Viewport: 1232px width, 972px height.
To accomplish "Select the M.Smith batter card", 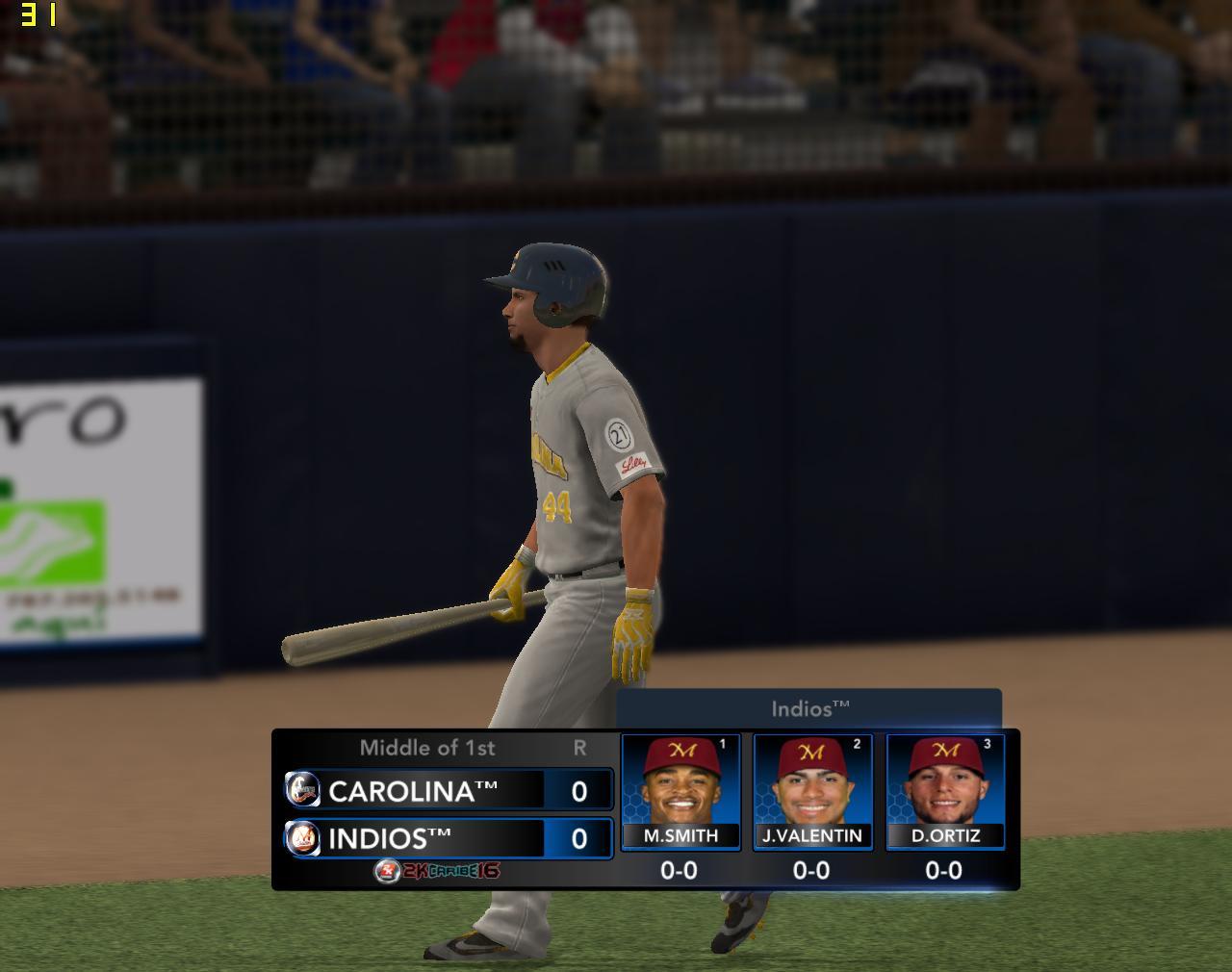I will click(680, 792).
